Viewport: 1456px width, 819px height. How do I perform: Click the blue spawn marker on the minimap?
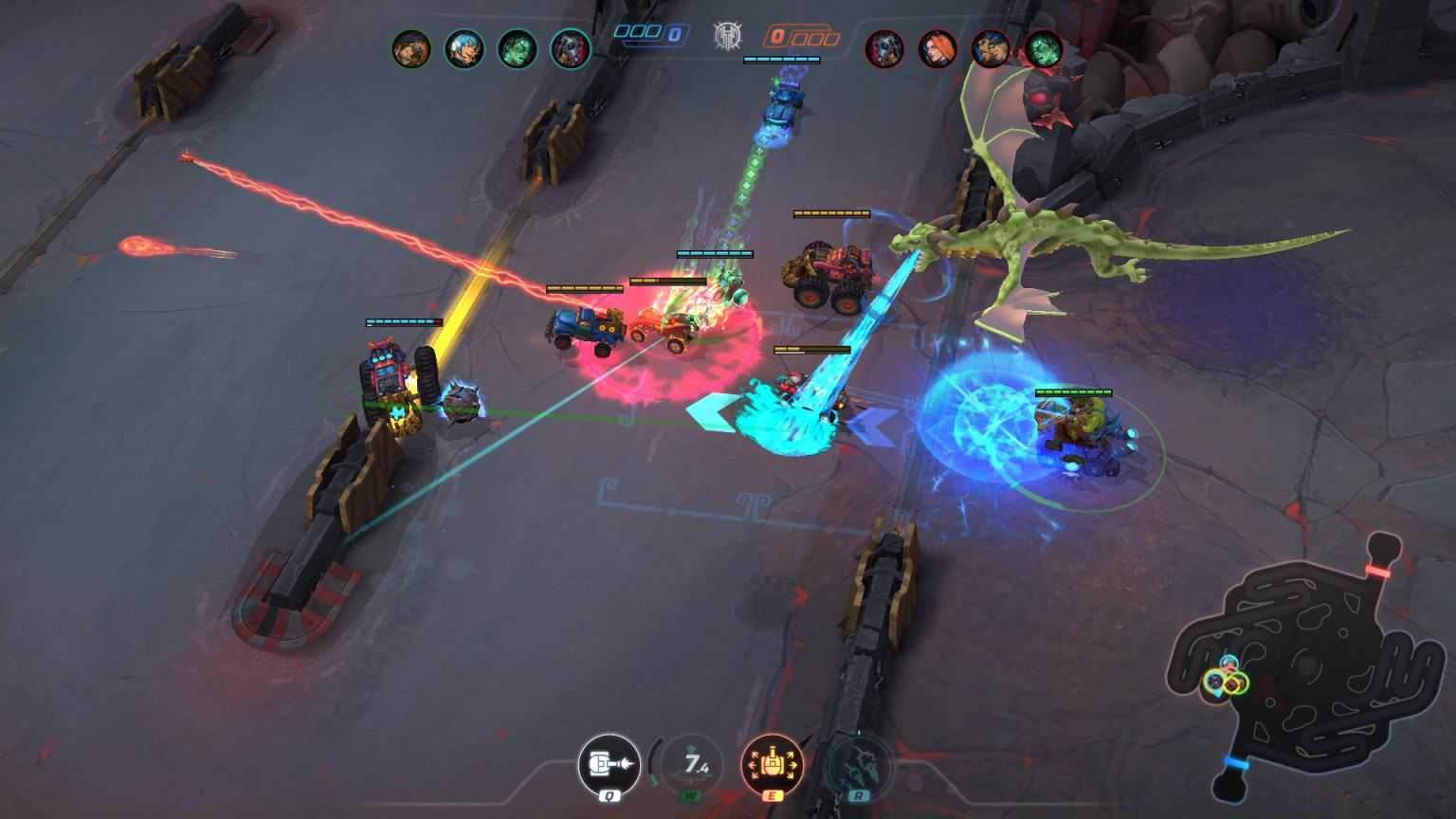coord(1235,763)
